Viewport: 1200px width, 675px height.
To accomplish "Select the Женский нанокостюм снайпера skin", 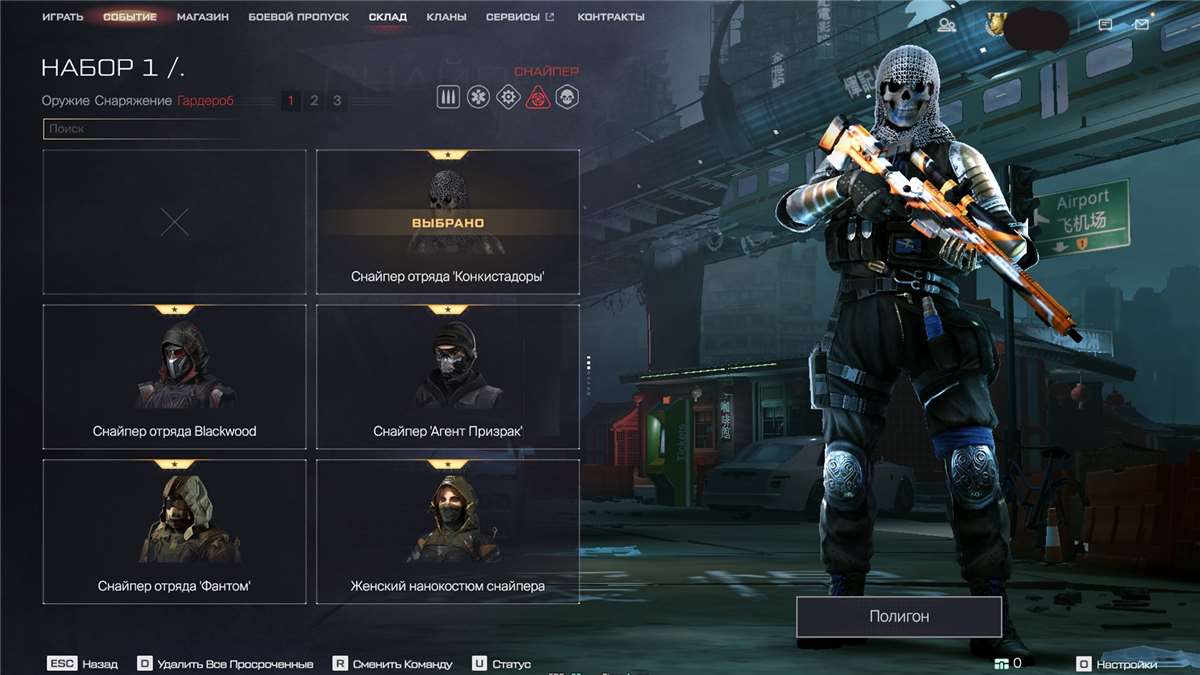I will click(x=448, y=531).
